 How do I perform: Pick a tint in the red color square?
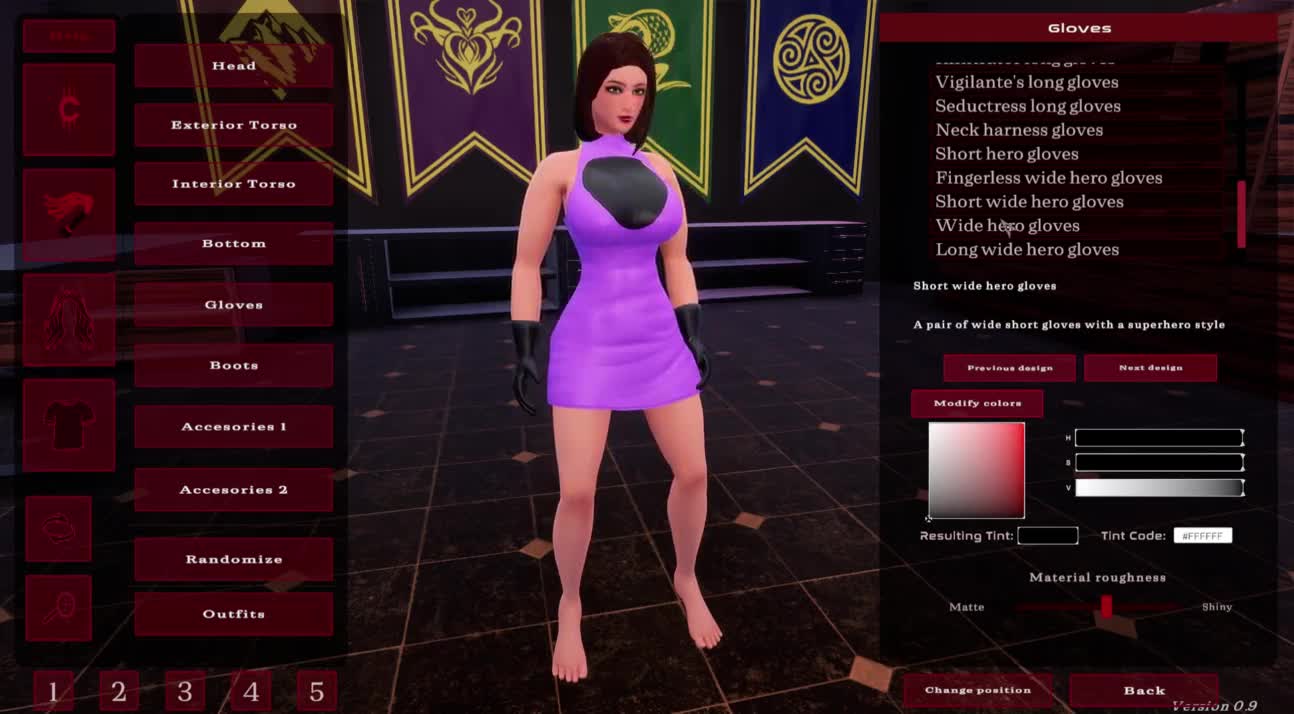(x=977, y=470)
